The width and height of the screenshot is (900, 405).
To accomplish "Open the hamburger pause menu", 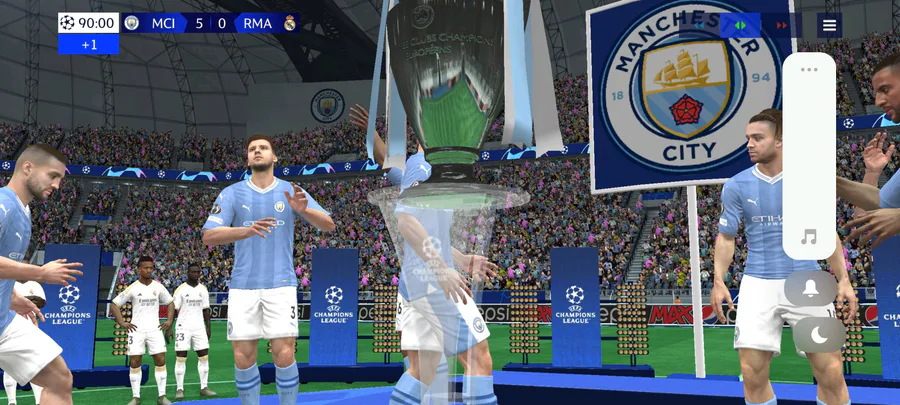I will pos(829,25).
